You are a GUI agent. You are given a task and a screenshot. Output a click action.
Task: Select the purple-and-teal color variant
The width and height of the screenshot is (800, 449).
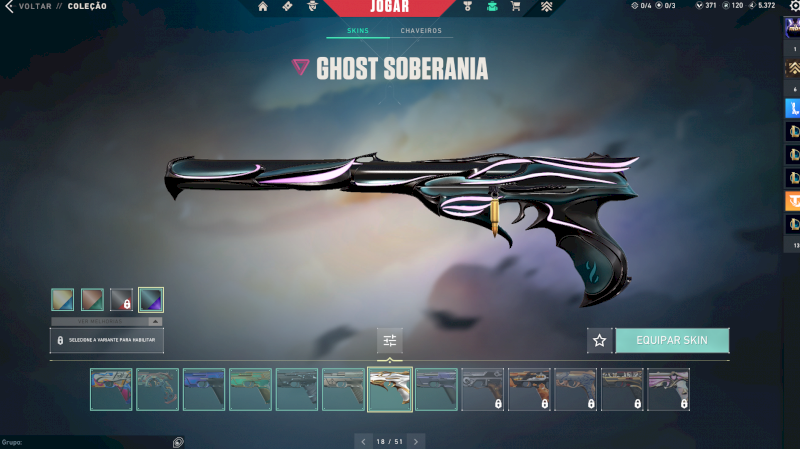pos(151,299)
